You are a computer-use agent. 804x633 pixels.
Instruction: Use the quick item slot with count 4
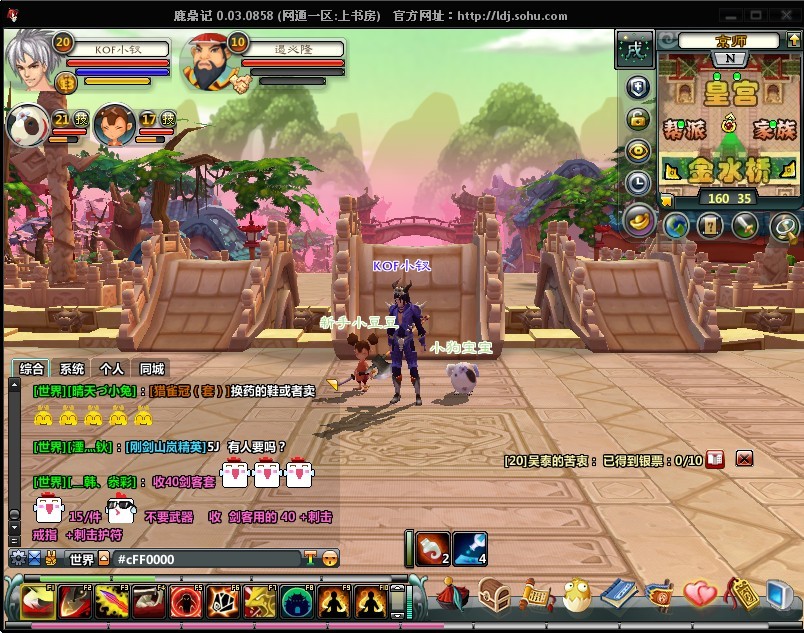[470, 547]
